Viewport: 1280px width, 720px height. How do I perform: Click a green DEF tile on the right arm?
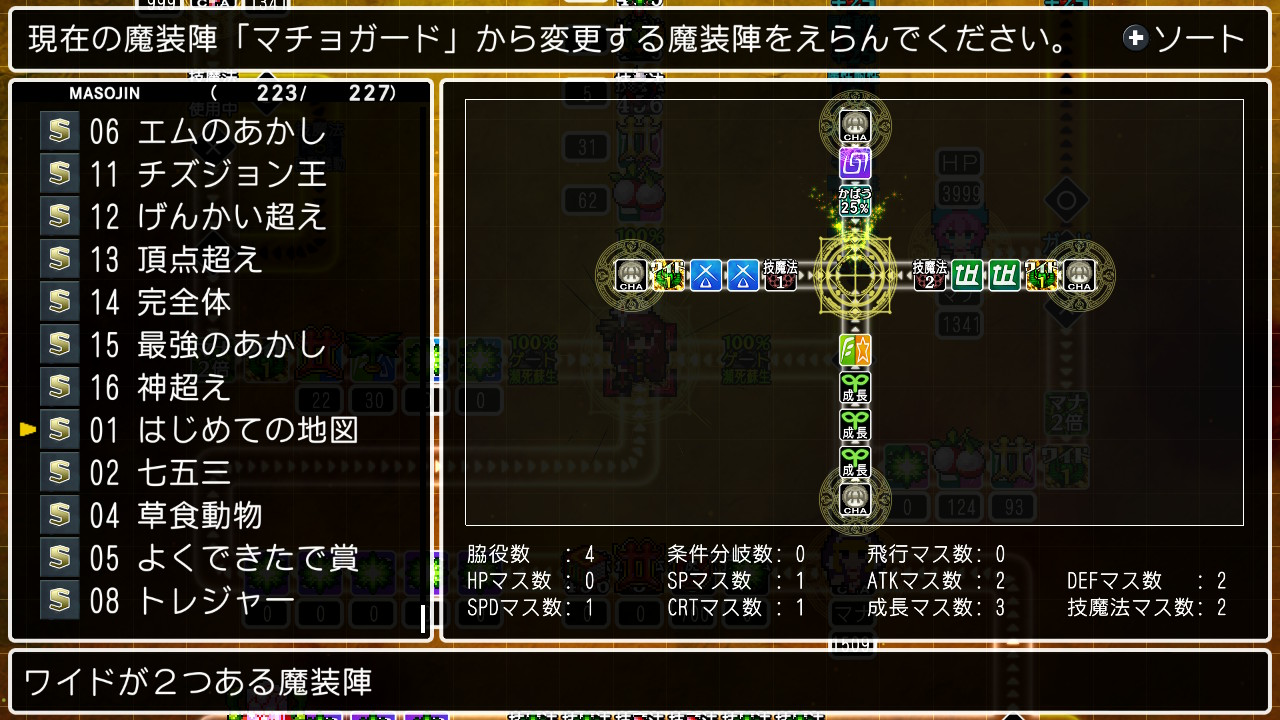coord(966,275)
